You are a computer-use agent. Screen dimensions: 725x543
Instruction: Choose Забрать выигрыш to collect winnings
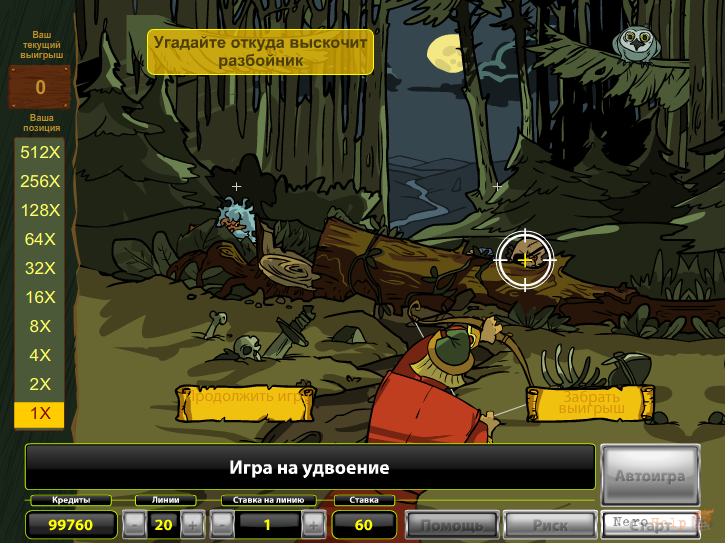point(591,403)
